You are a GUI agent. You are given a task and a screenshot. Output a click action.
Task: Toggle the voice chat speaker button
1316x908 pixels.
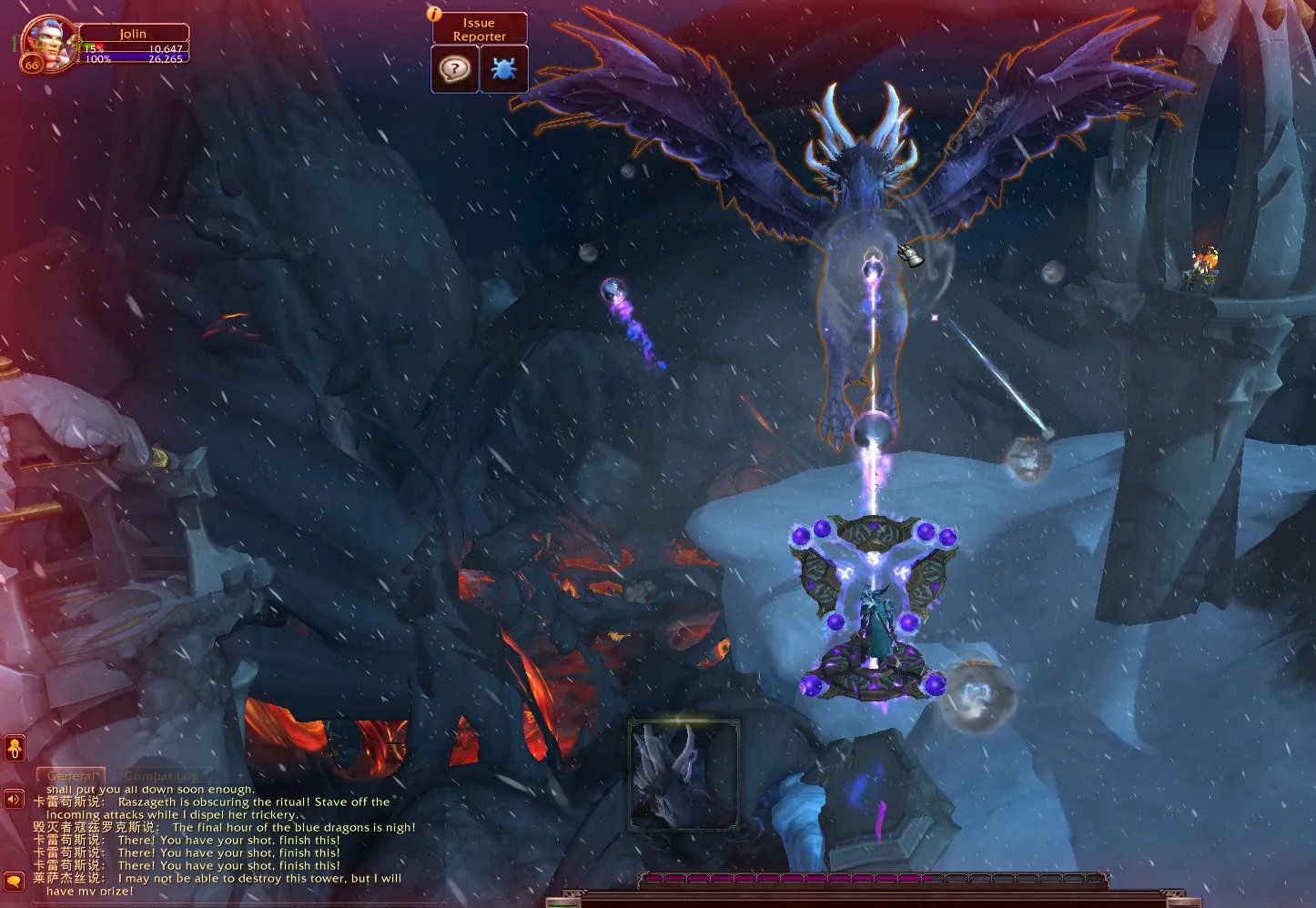pos(14,800)
